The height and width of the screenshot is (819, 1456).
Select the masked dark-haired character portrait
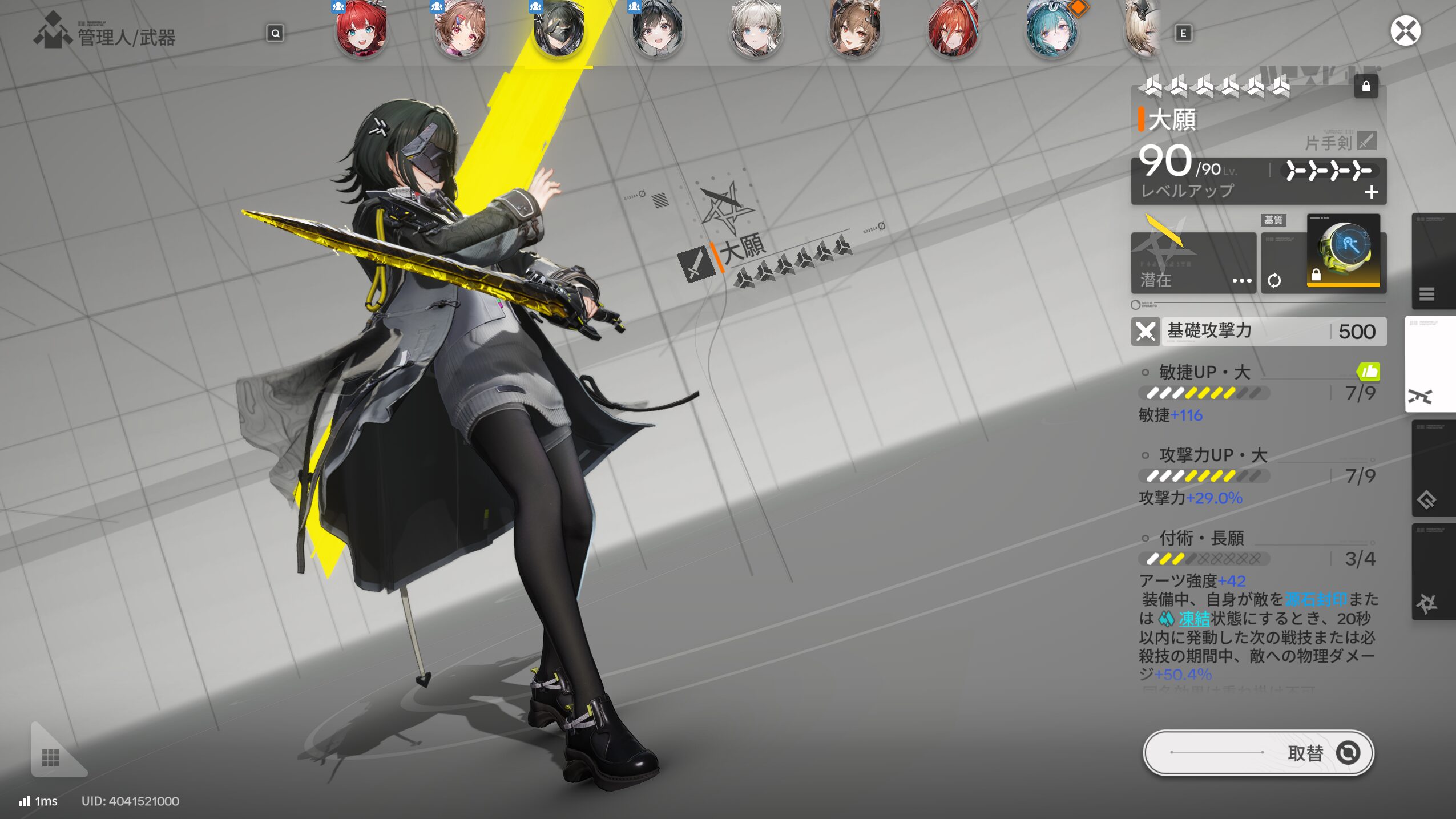pos(559,30)
